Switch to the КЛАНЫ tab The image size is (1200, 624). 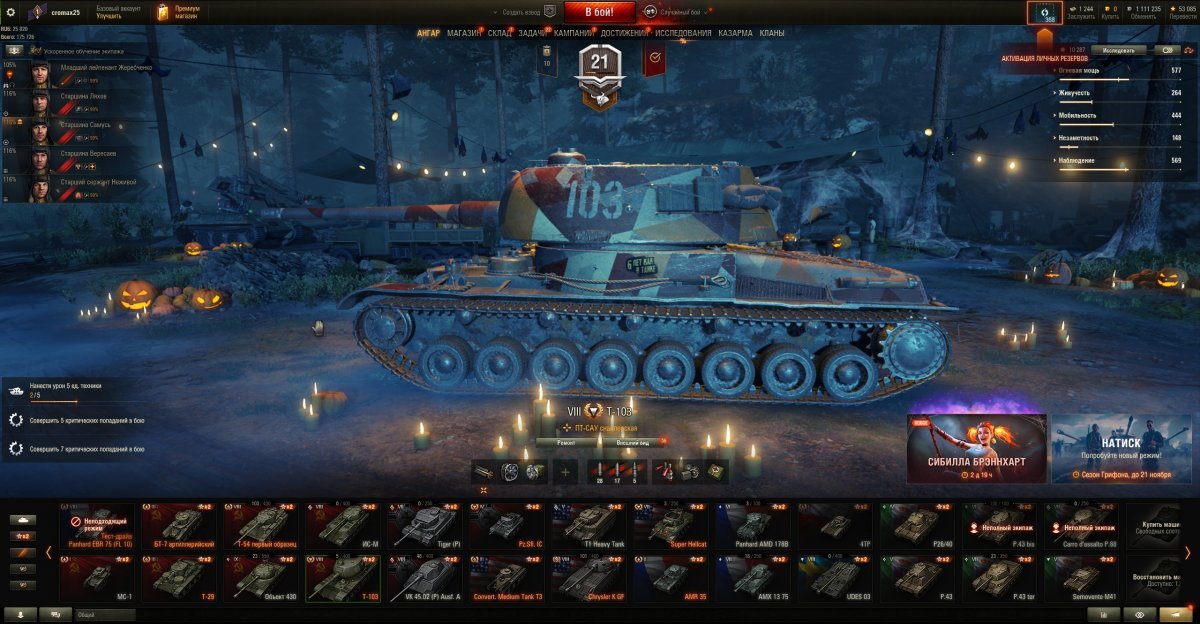(772, 33)
